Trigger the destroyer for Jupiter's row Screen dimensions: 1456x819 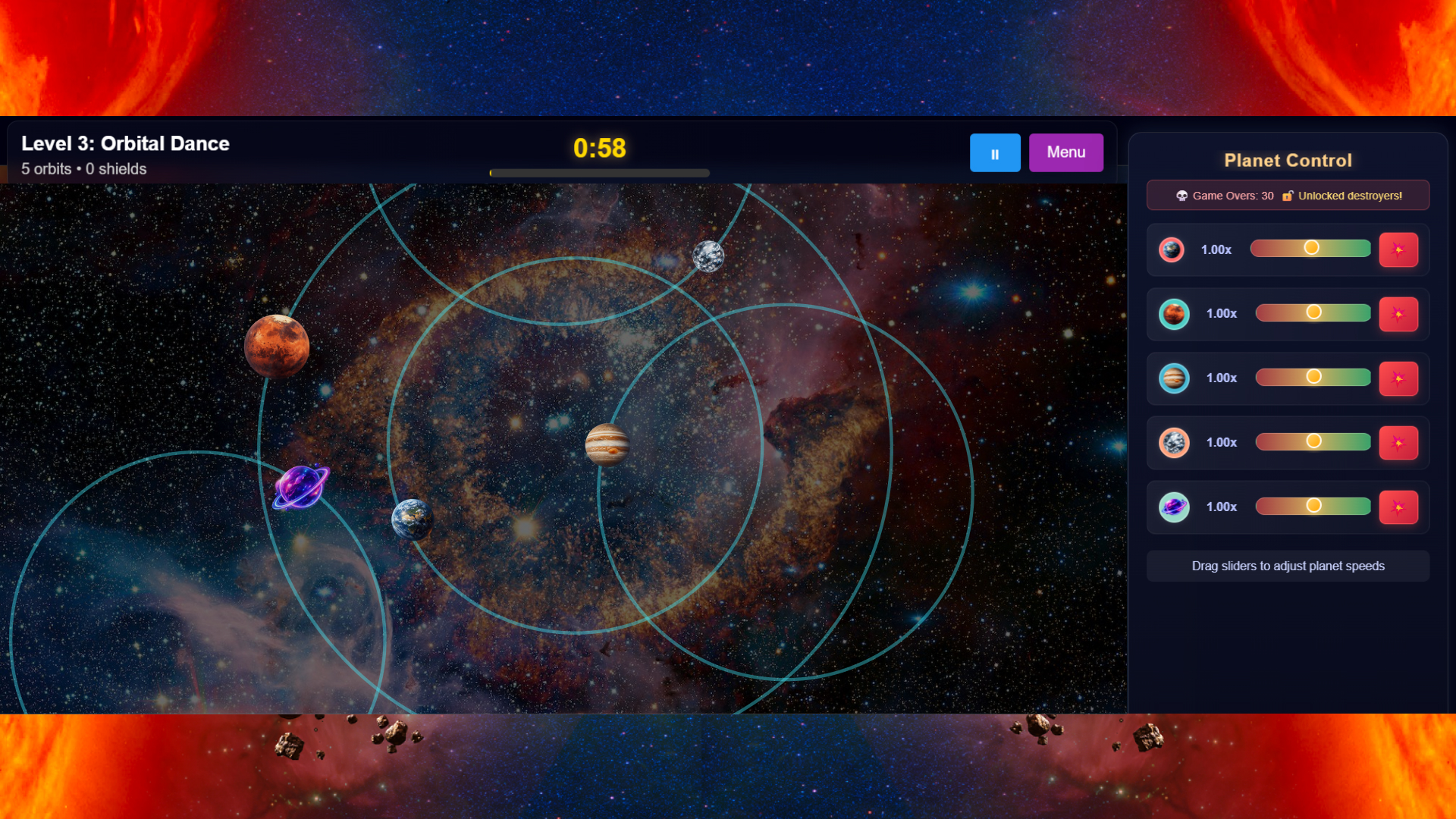pyautogui.click(x=1399, y=378)
